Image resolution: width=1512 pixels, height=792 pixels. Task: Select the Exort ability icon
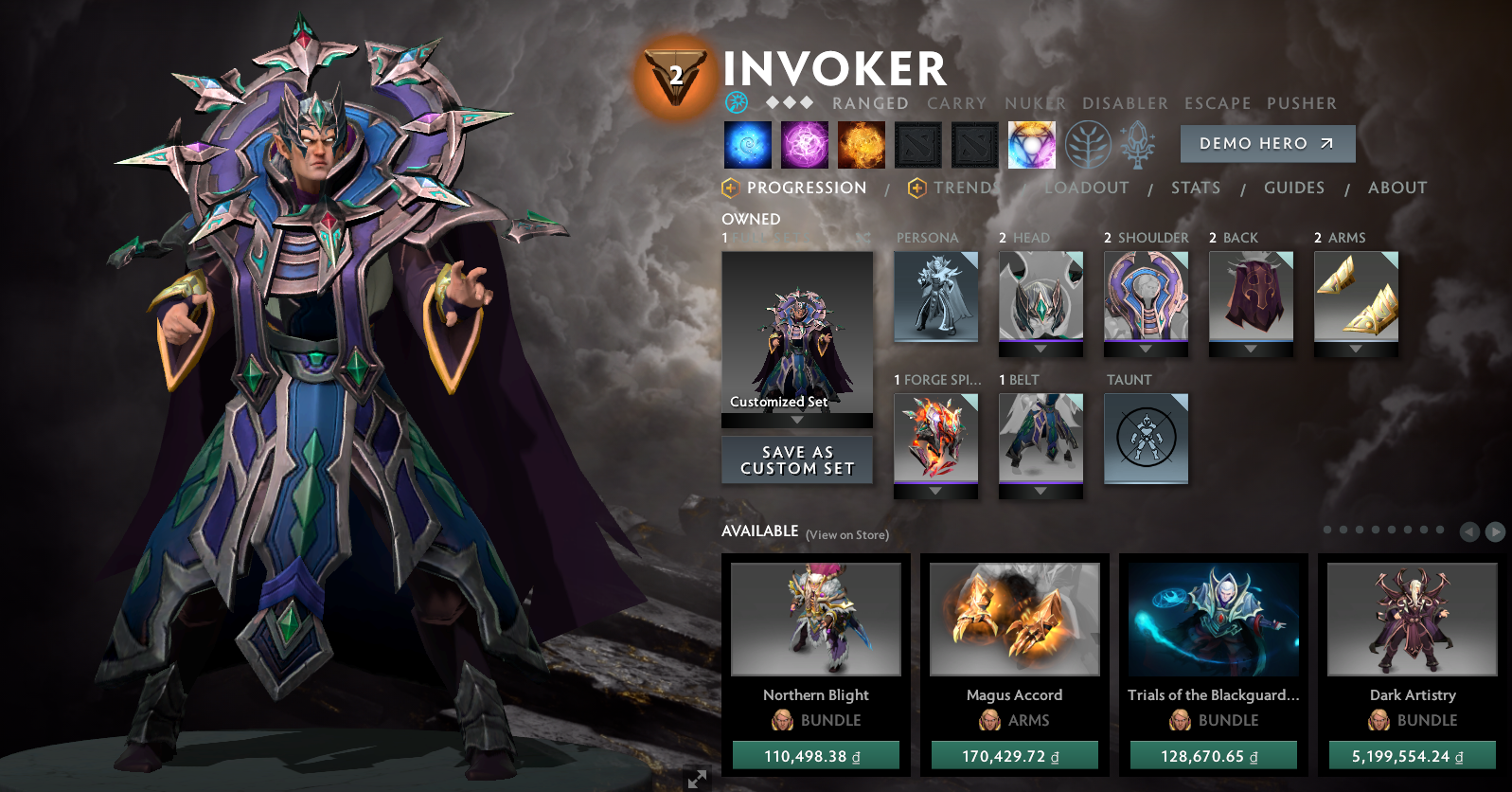point(862,144)
